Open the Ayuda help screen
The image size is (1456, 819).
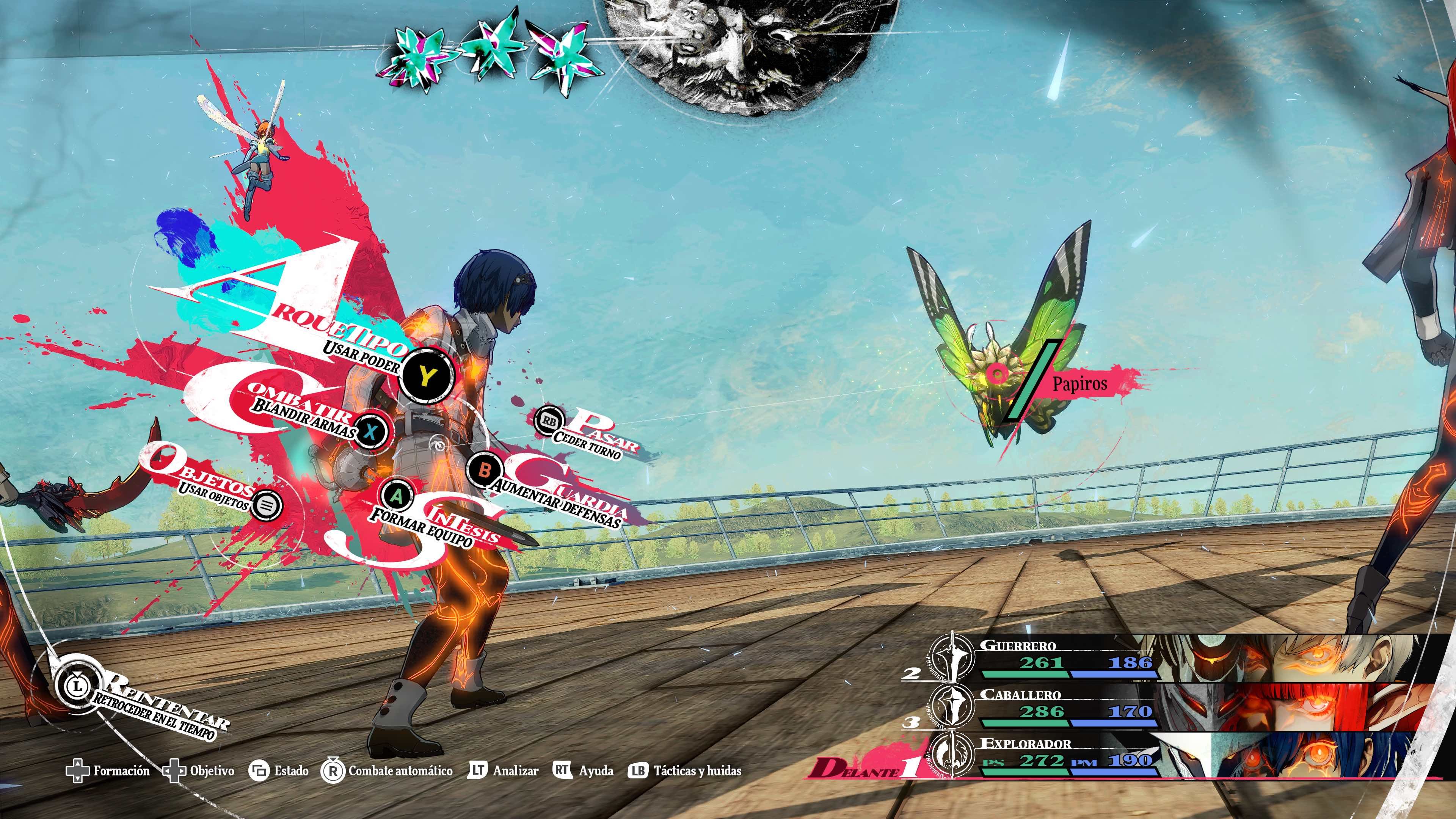click(583, 770)
